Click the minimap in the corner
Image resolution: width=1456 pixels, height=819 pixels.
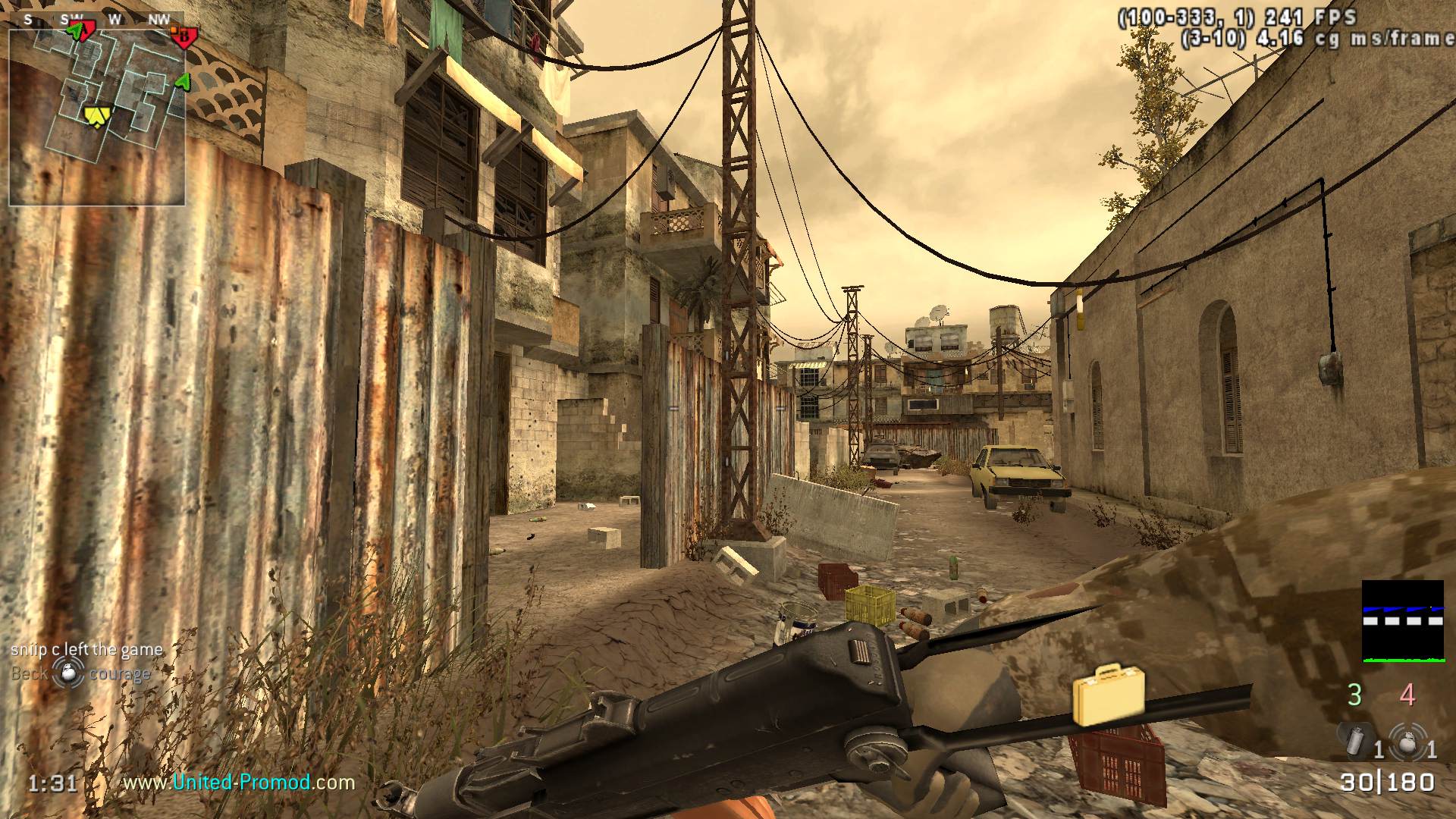coord(96,117)
